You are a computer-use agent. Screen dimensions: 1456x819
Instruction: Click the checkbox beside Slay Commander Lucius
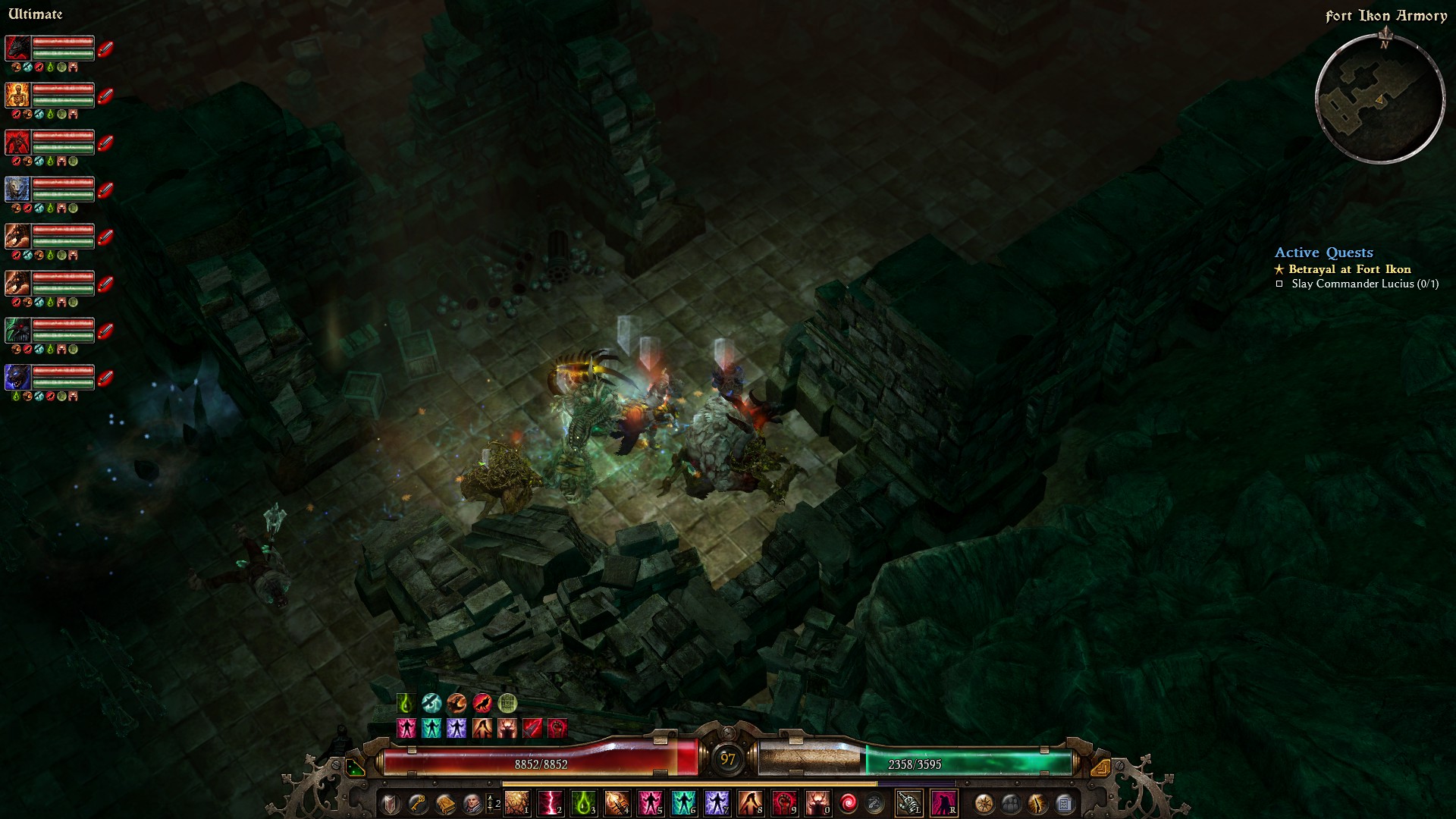coord(1280,283)
